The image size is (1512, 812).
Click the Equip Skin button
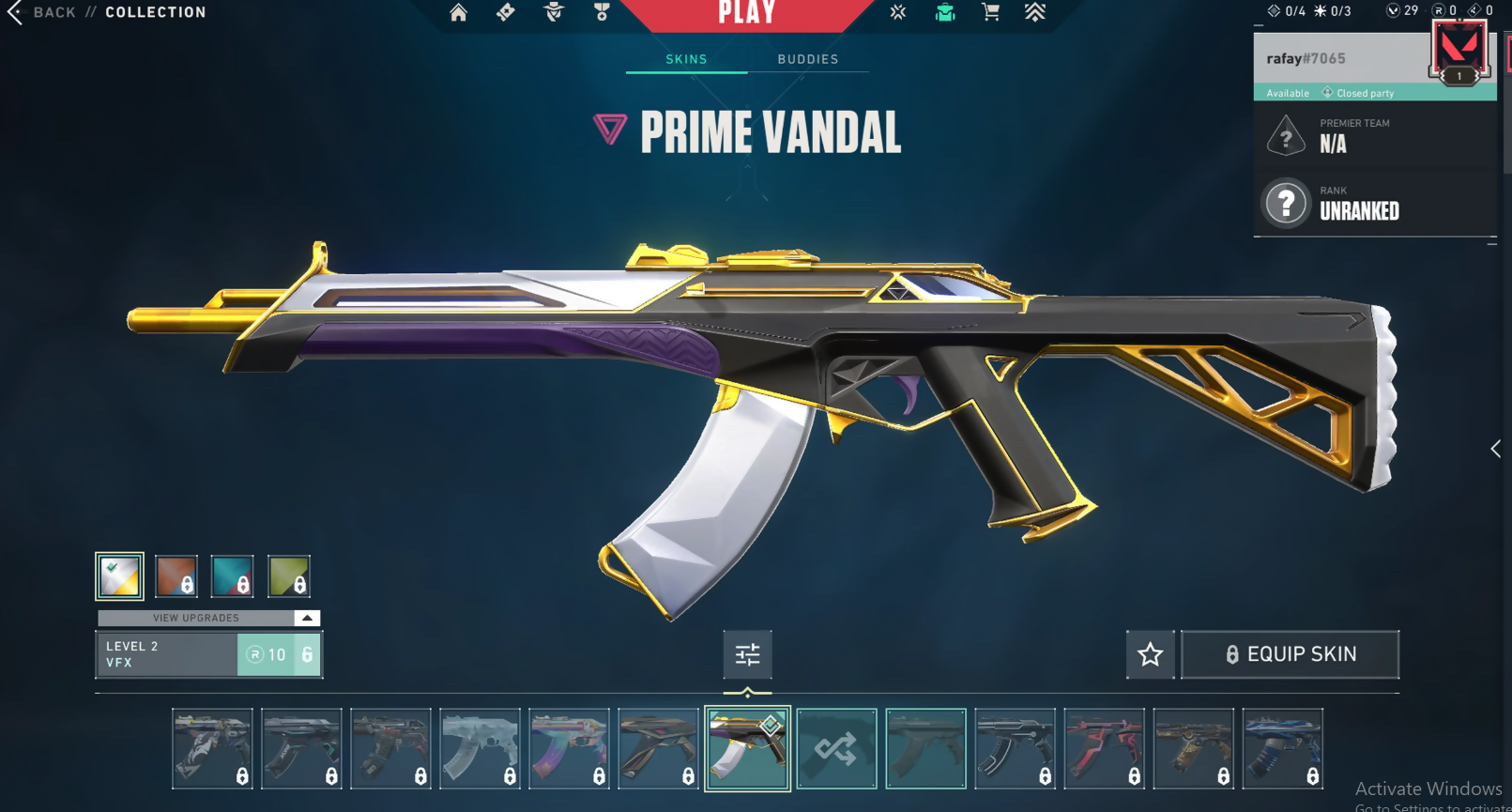pyautogui.click(x=1290, y=654)
